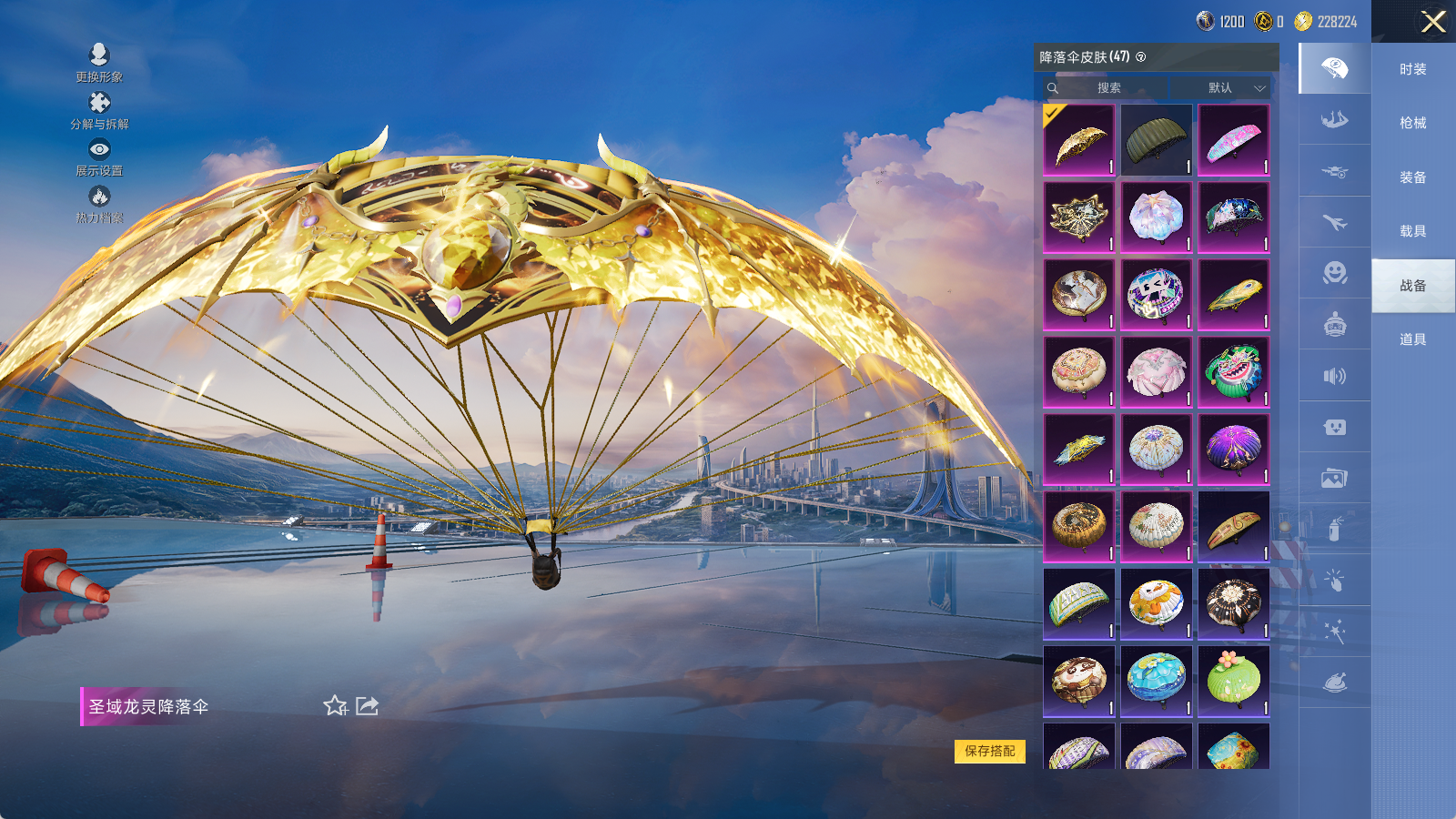Viewport: 1456px width, 819px height.
Task: Open 分解与拆解 dismantle menu
Action: pyautogui.click(x=99, y=111)
